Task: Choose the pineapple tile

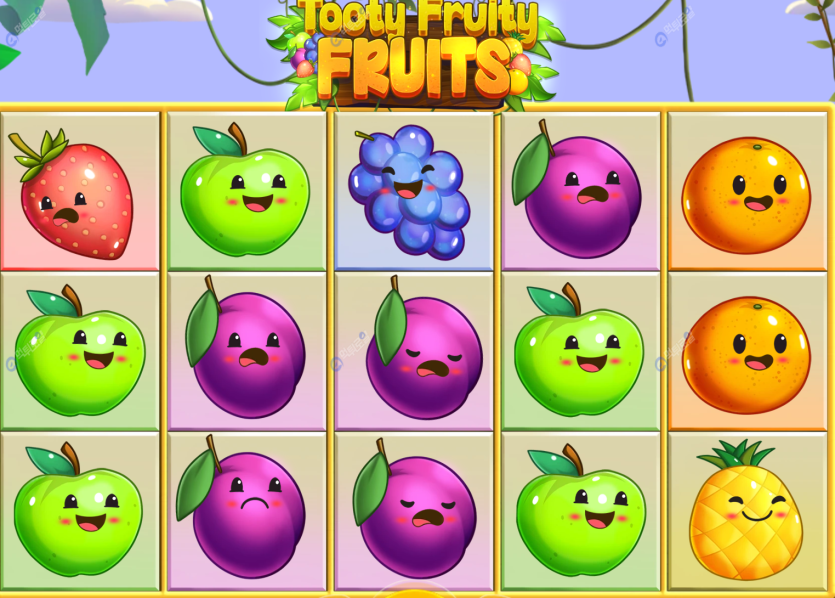Action: click(745, 512)
